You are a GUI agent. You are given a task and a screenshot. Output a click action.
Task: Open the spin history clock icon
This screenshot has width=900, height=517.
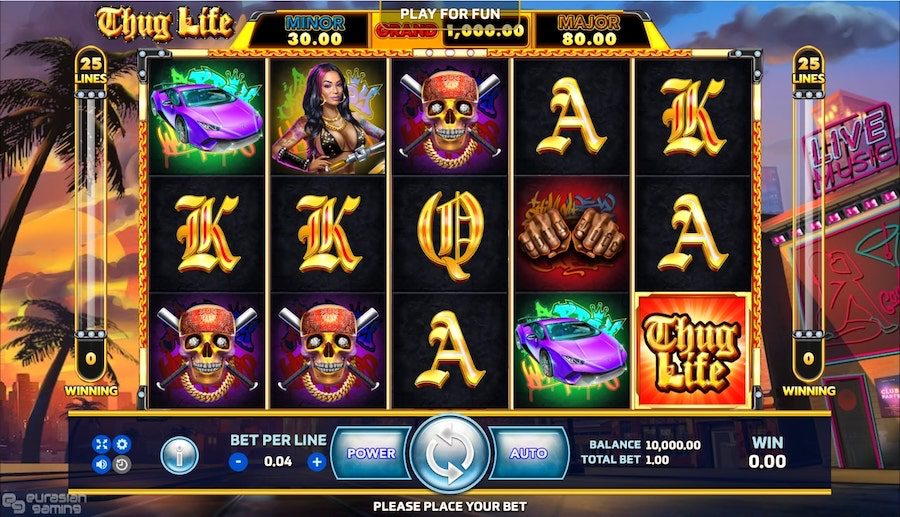click(122, 464)
